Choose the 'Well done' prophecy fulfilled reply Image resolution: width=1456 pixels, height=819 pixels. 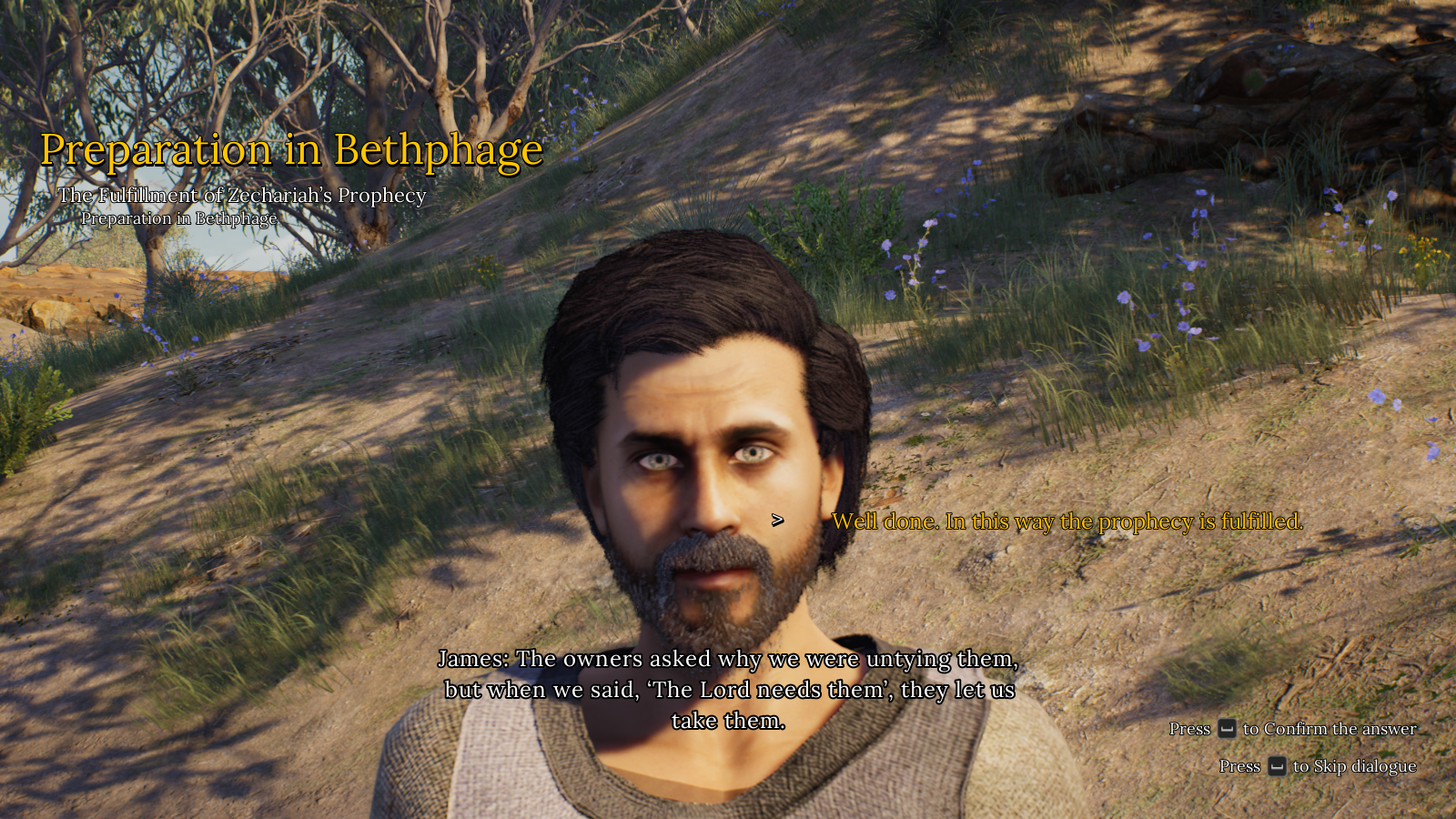(x=1067, y=521)
